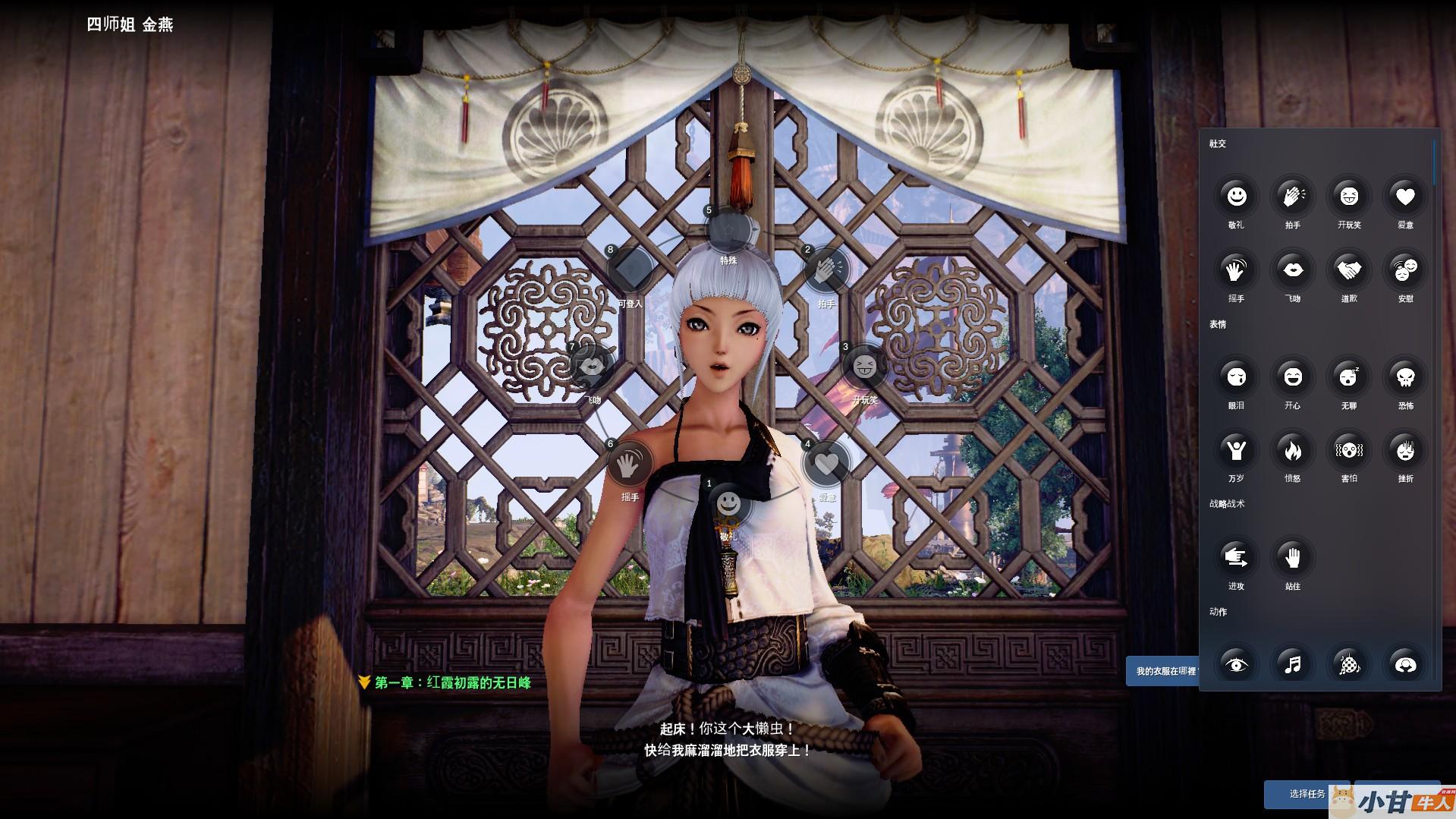Viewport: 1456px width, 819px height.
Task: Select 特殊 slot on the radial emote wheel
Action: [728, 230]
